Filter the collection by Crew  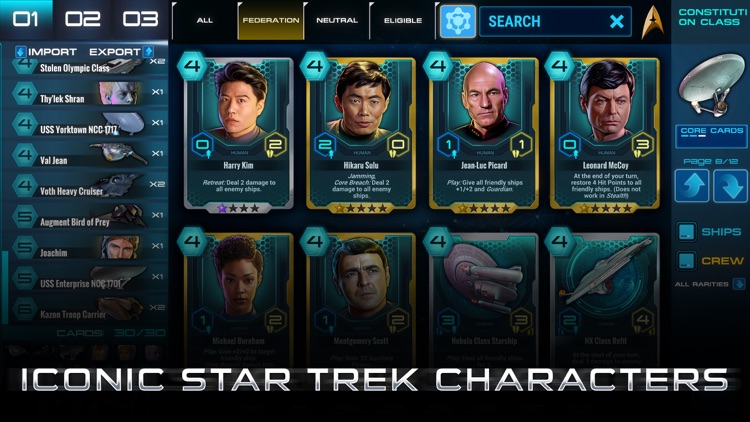pyautogui.click(x=711, y=261)
